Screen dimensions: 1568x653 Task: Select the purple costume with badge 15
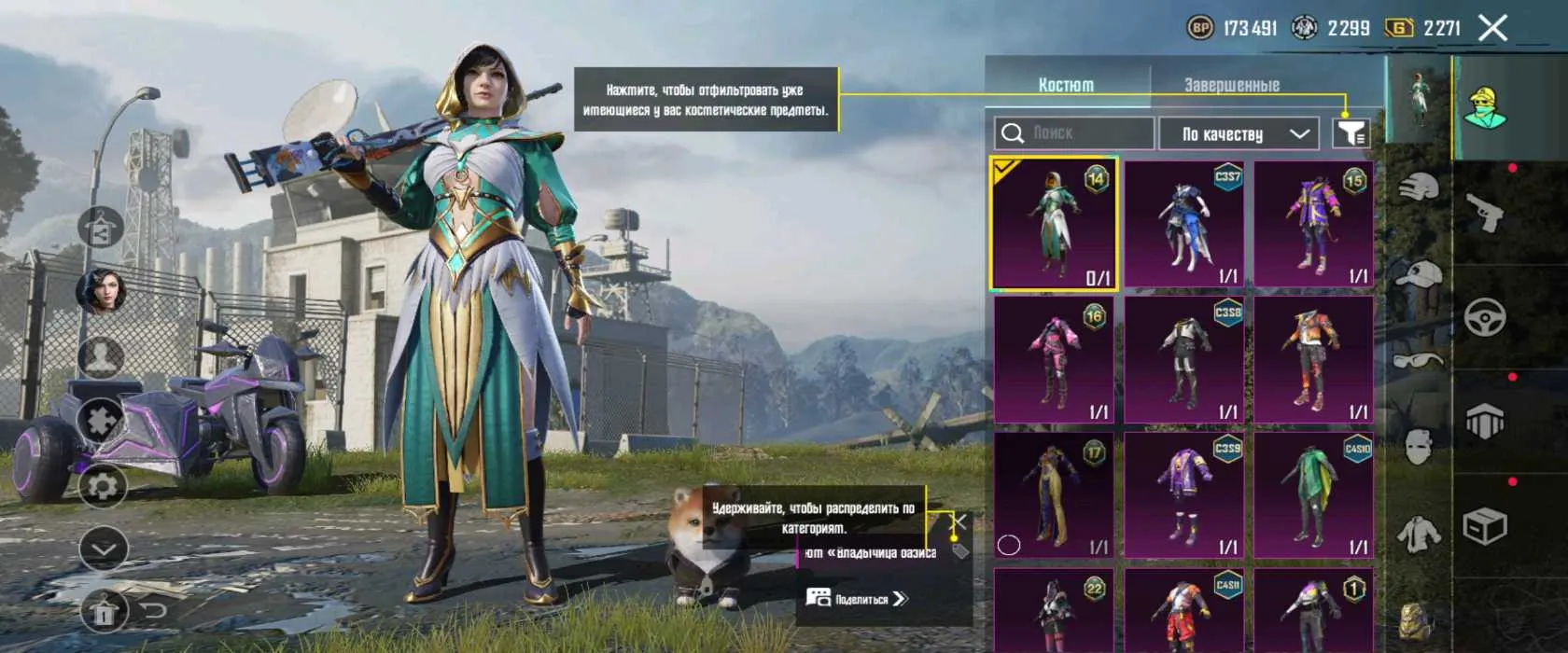[x=1313, y=224]
